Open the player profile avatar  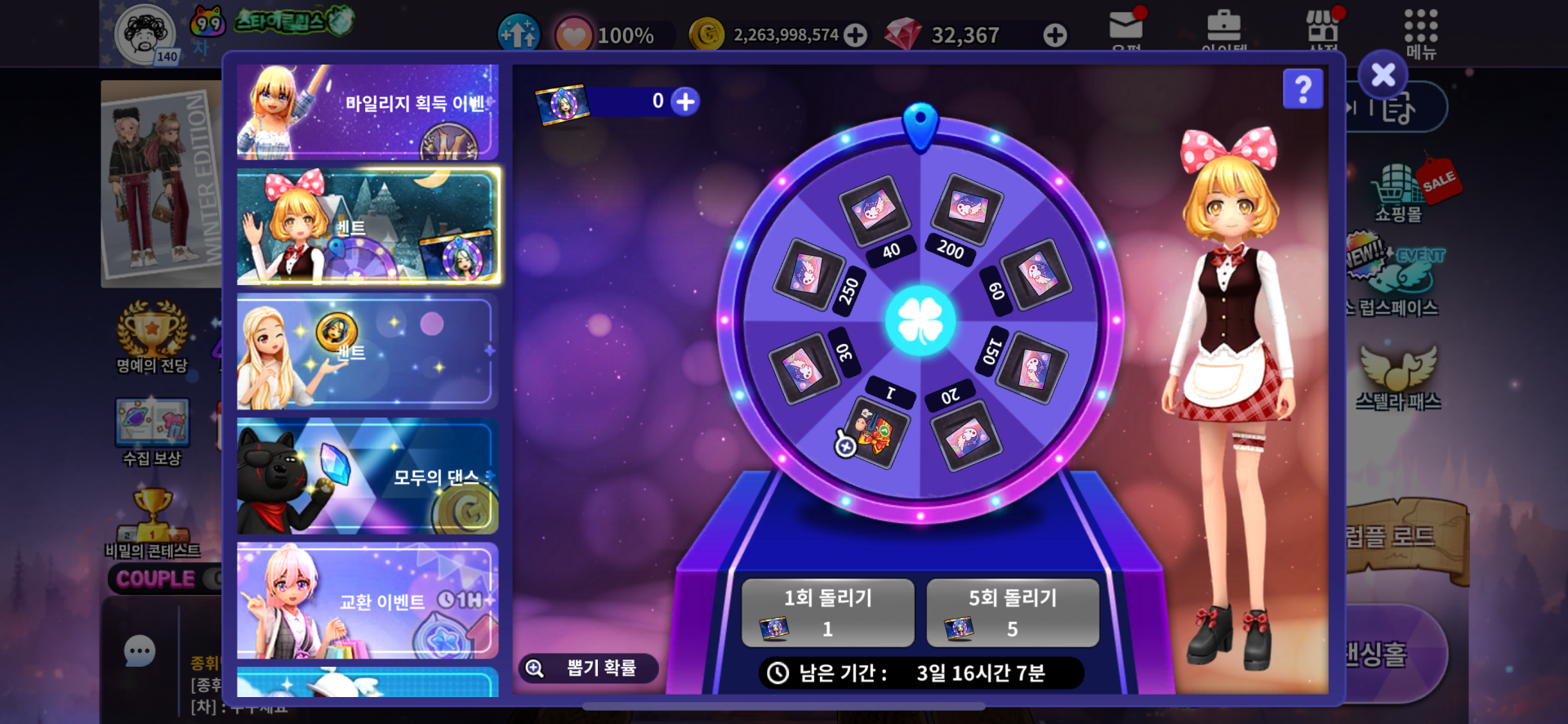(145, 34)
